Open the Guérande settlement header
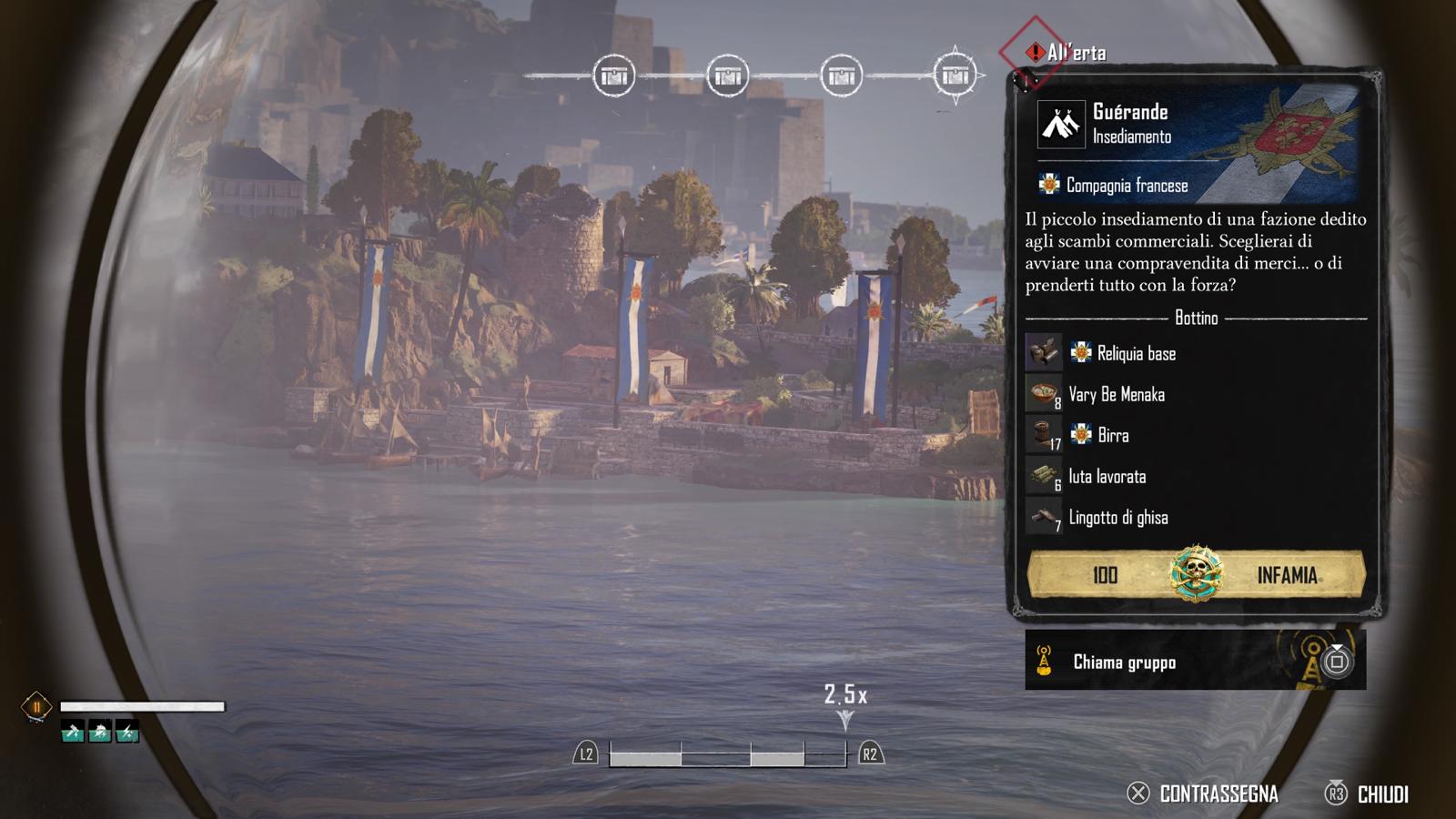 tap(1130, 123)
